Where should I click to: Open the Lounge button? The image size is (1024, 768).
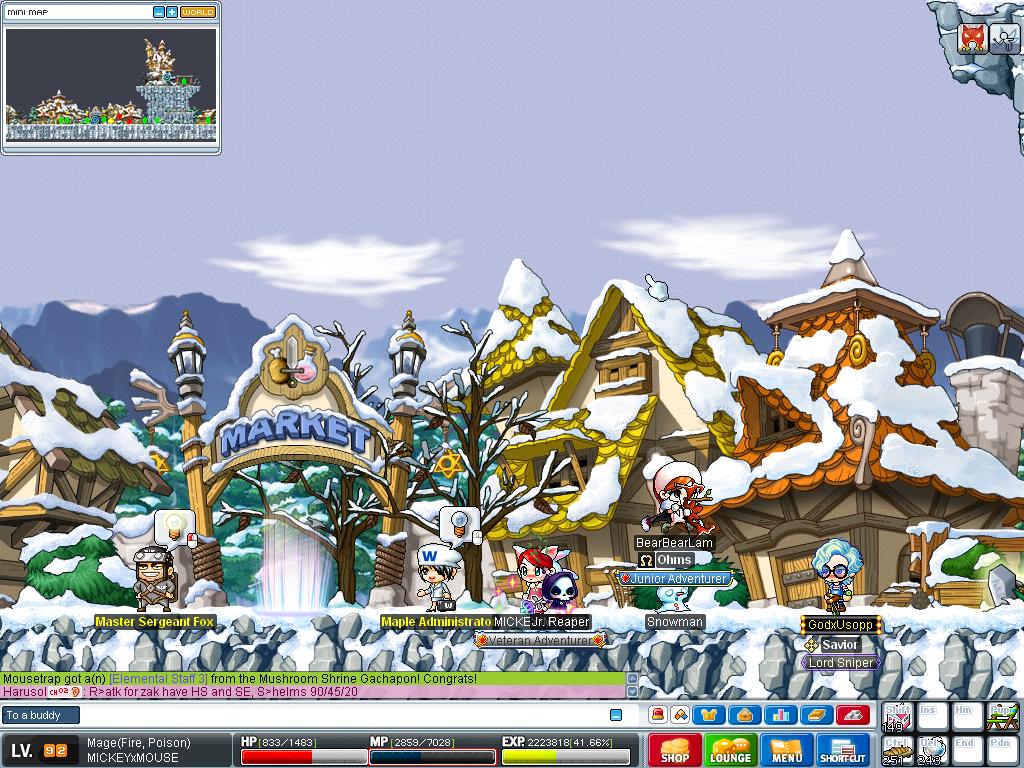(731, 750)
